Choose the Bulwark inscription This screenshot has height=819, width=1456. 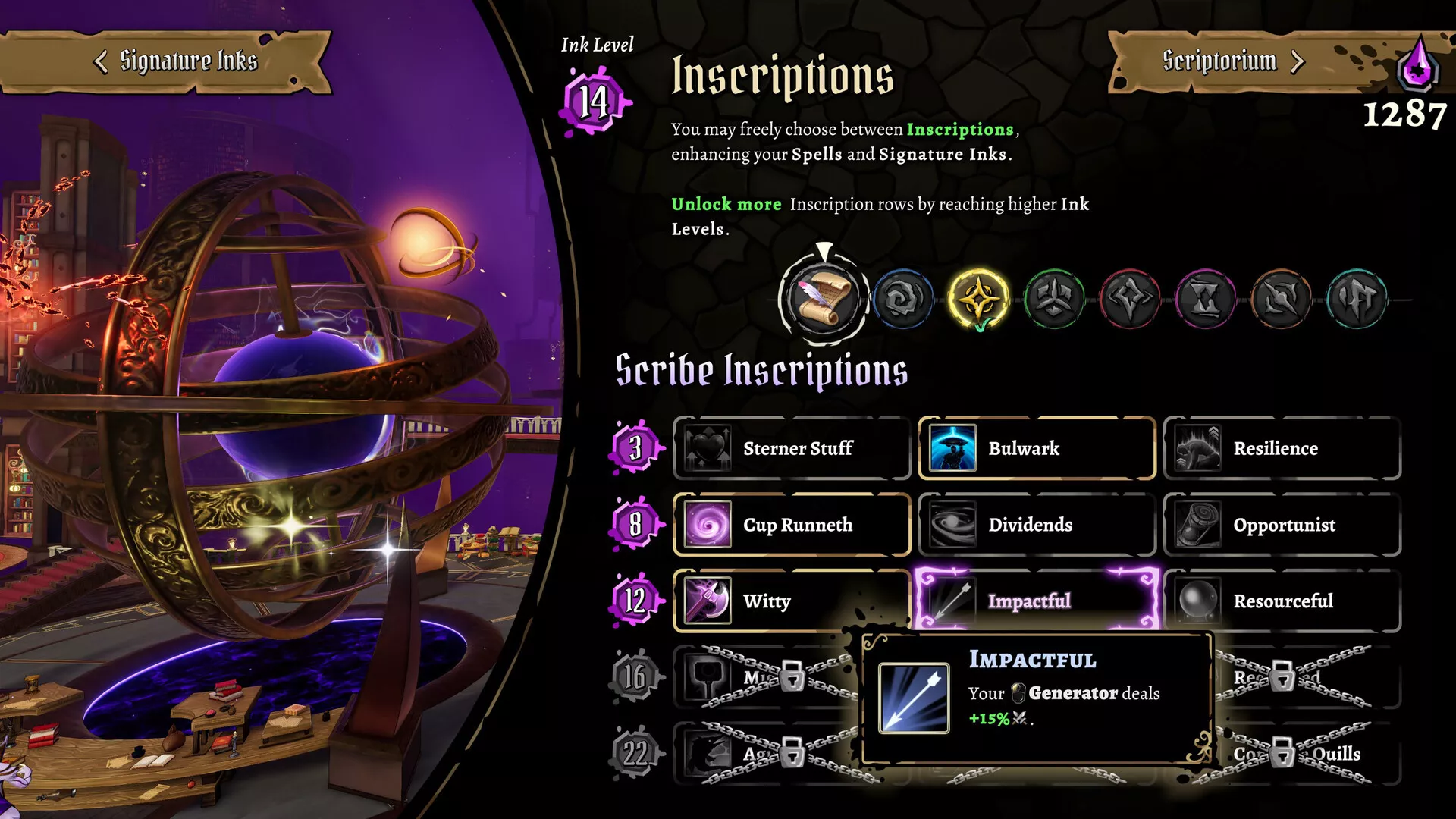1037,448
